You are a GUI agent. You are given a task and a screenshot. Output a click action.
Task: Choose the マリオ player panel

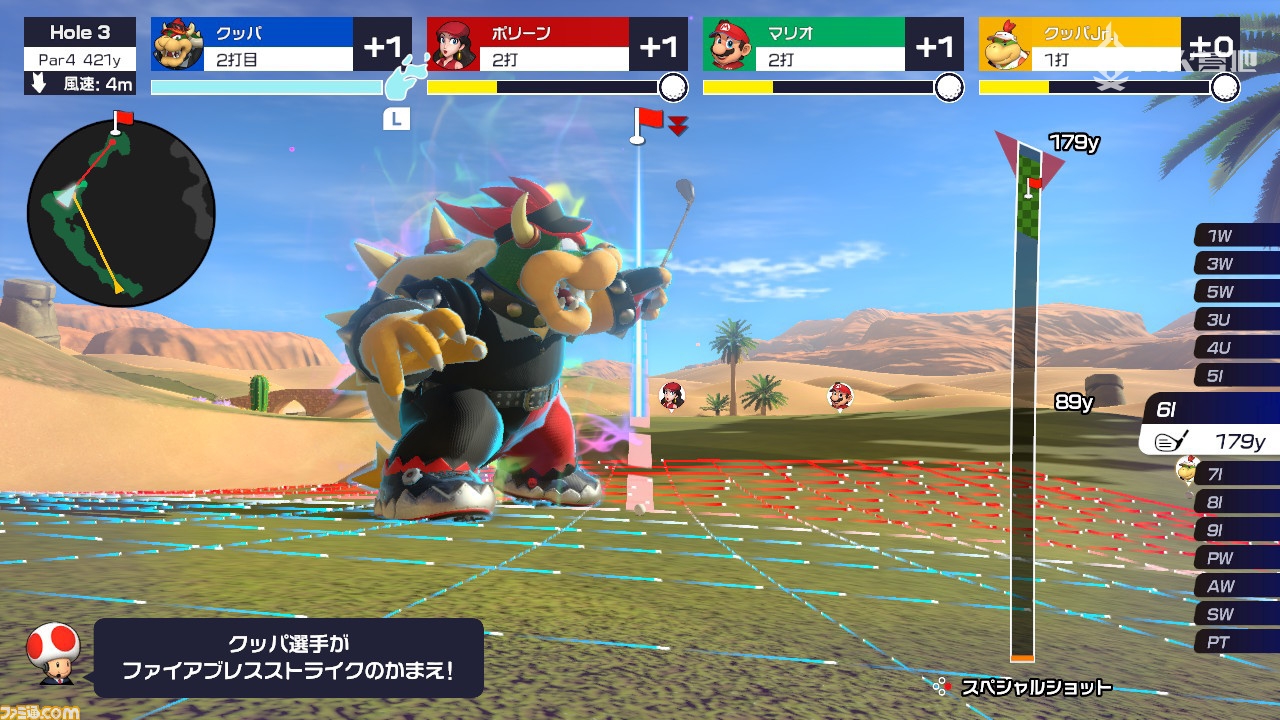click(833, 45)
